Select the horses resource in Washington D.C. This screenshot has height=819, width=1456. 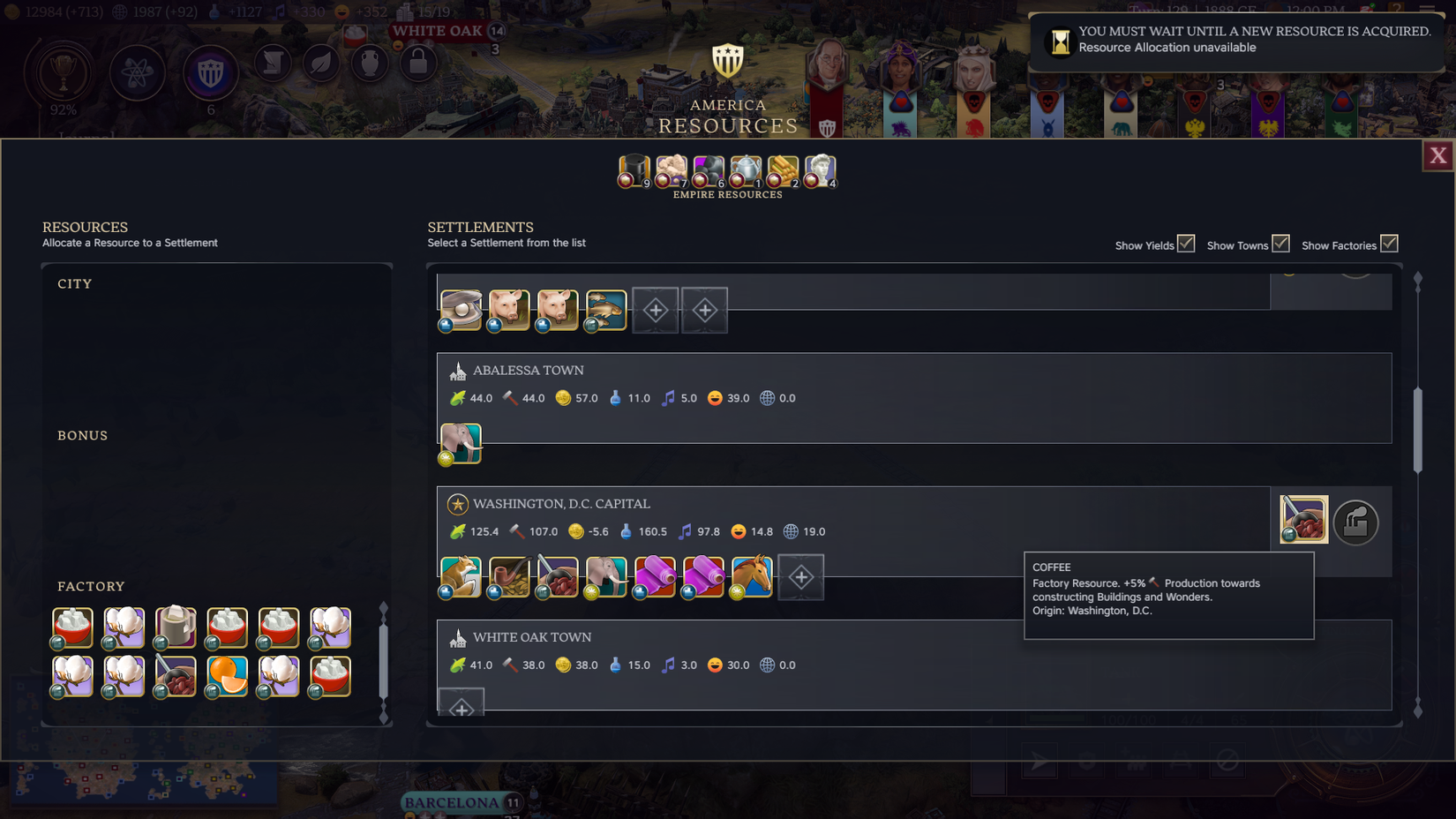tap(752, 576)
